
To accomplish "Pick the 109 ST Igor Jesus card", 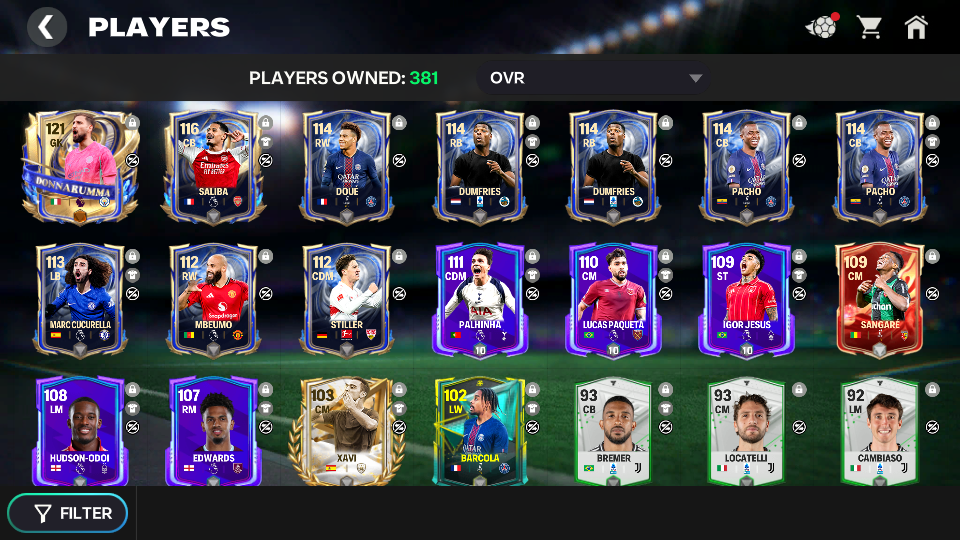I will tap(746, 299).
